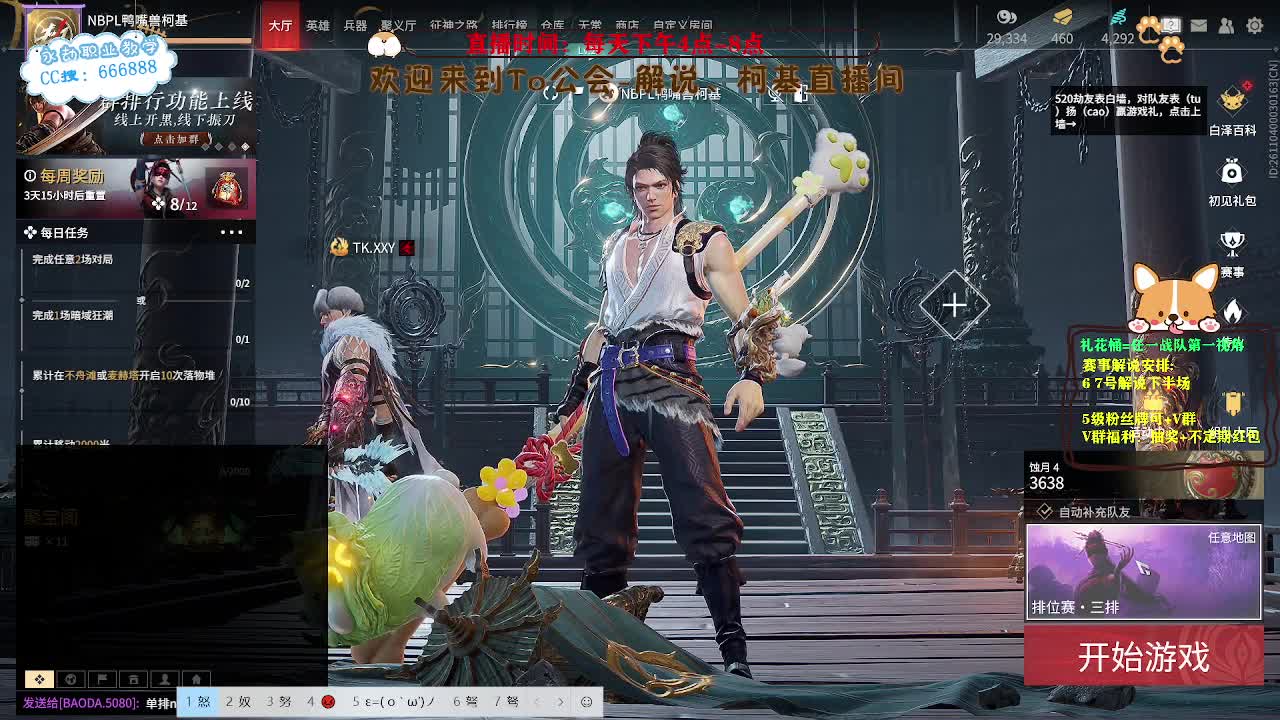Open the mail icon in the top bar
Viewport: 1280px width, 720px height.
pyautogui.click(x=1199, y=25)
